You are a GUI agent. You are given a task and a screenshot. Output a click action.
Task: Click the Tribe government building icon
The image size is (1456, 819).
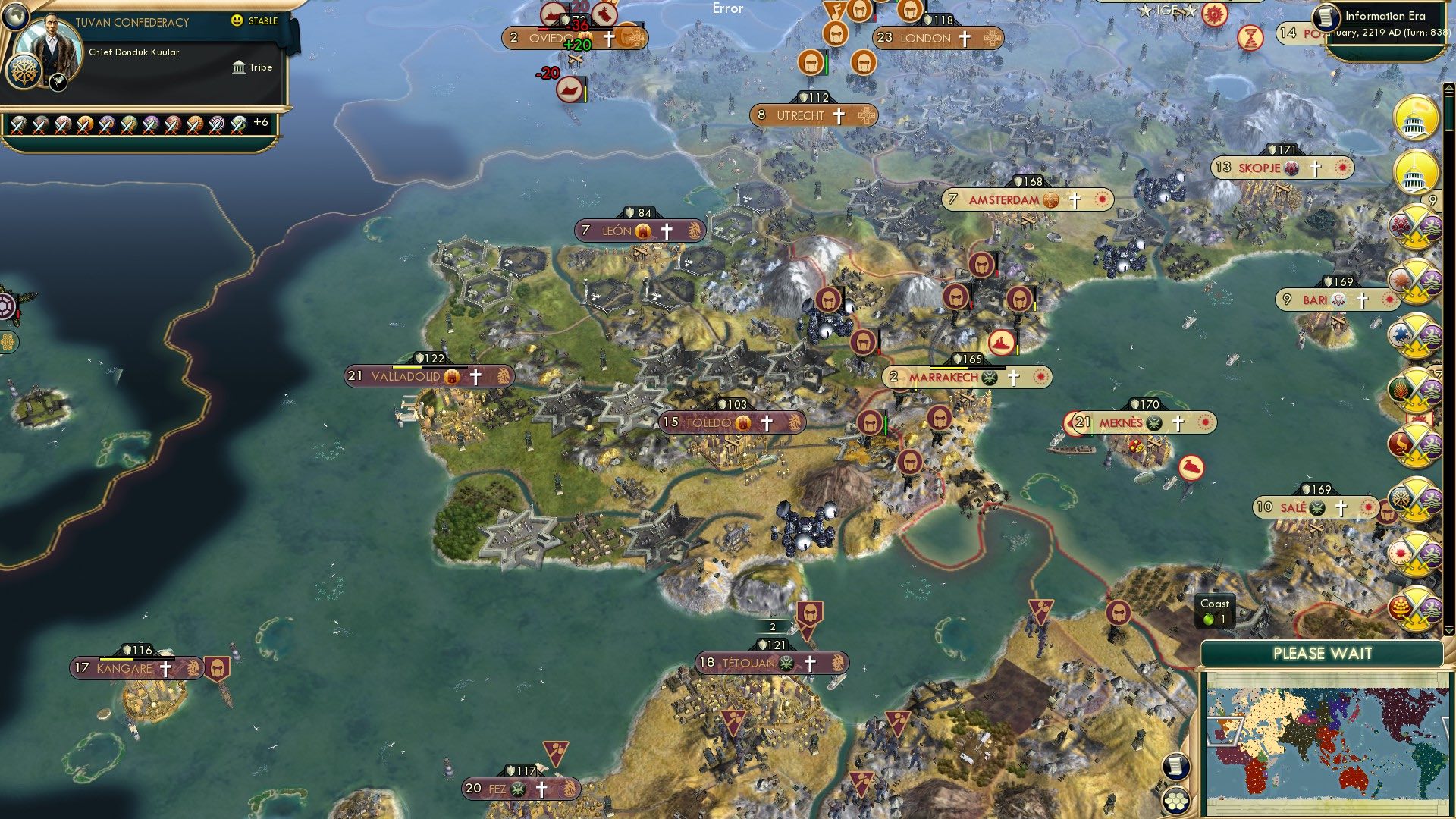[x=240, y=67]
